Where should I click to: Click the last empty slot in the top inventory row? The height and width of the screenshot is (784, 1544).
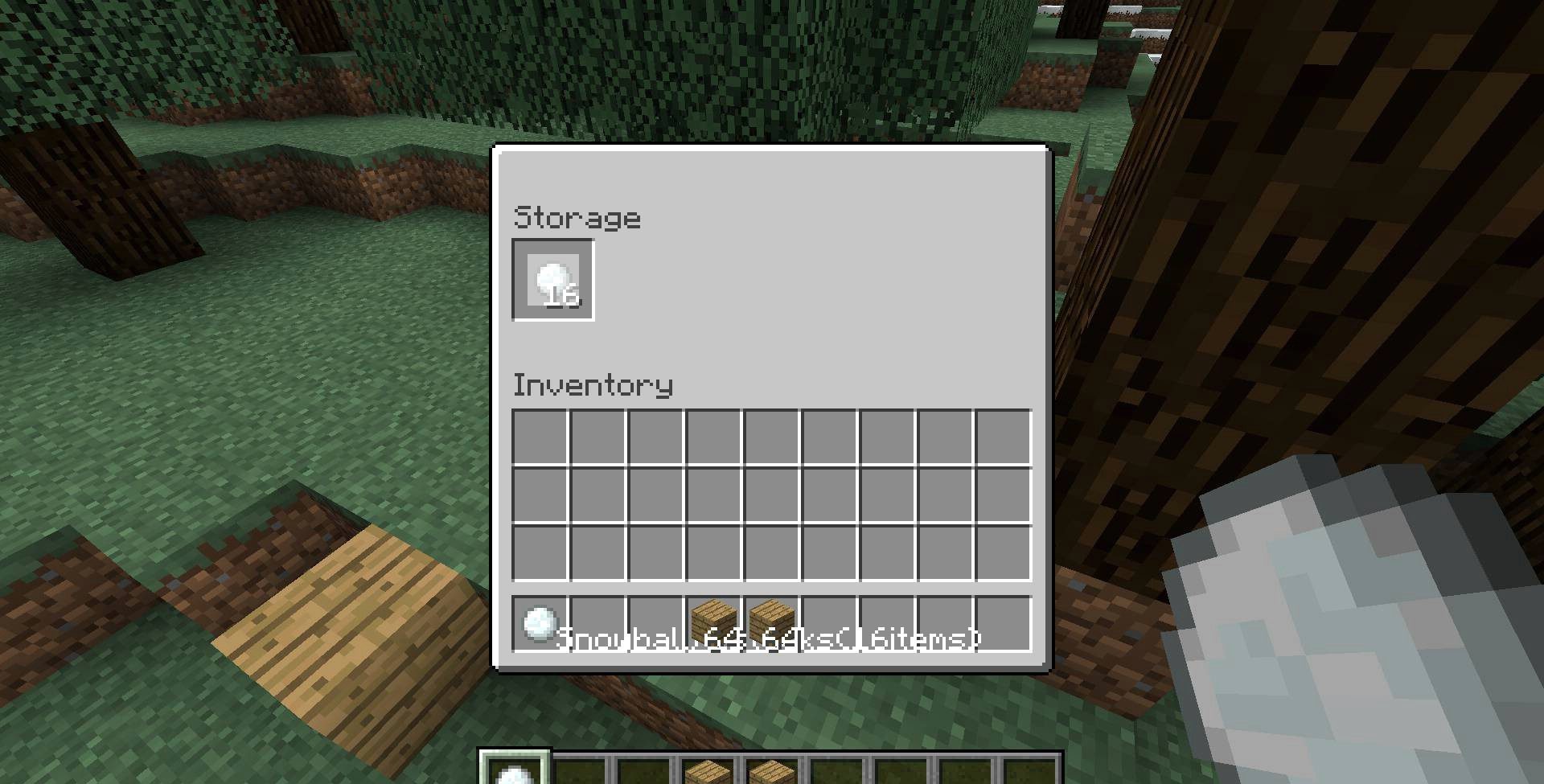pos(1003,435)
